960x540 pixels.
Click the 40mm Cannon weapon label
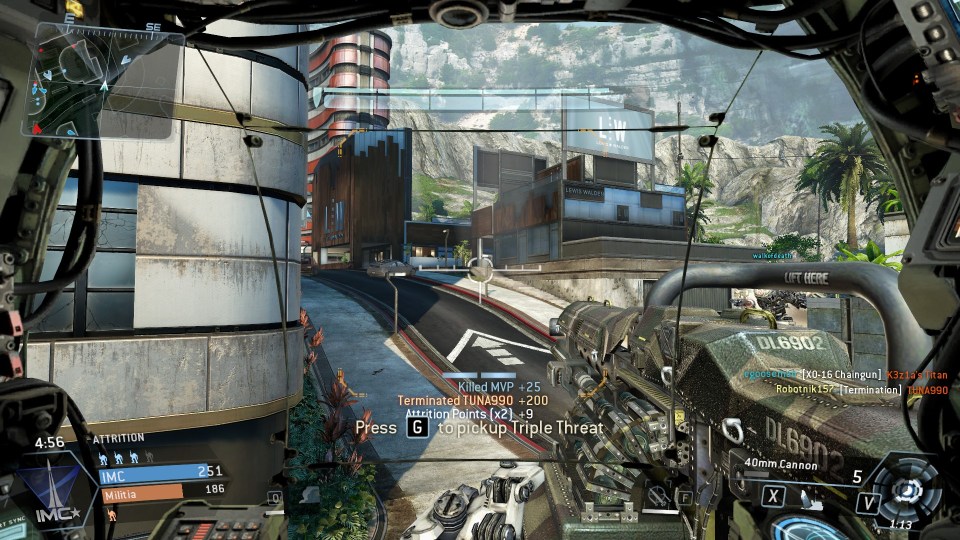coord(782,465)
